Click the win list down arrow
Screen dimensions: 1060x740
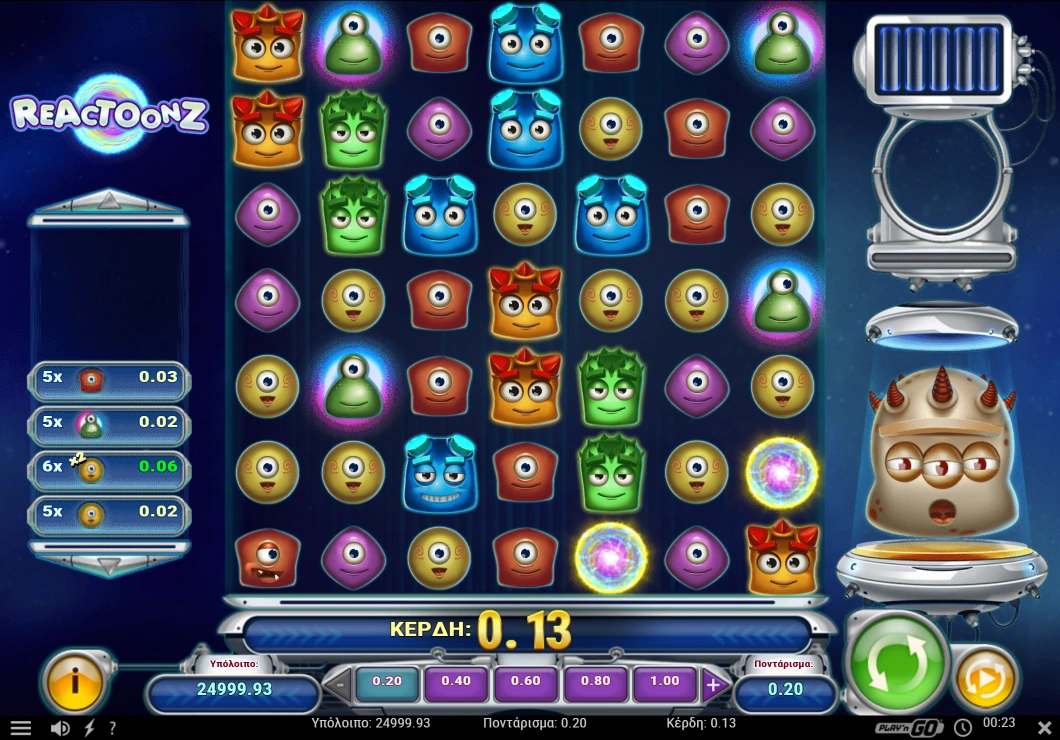click(108, 565)
